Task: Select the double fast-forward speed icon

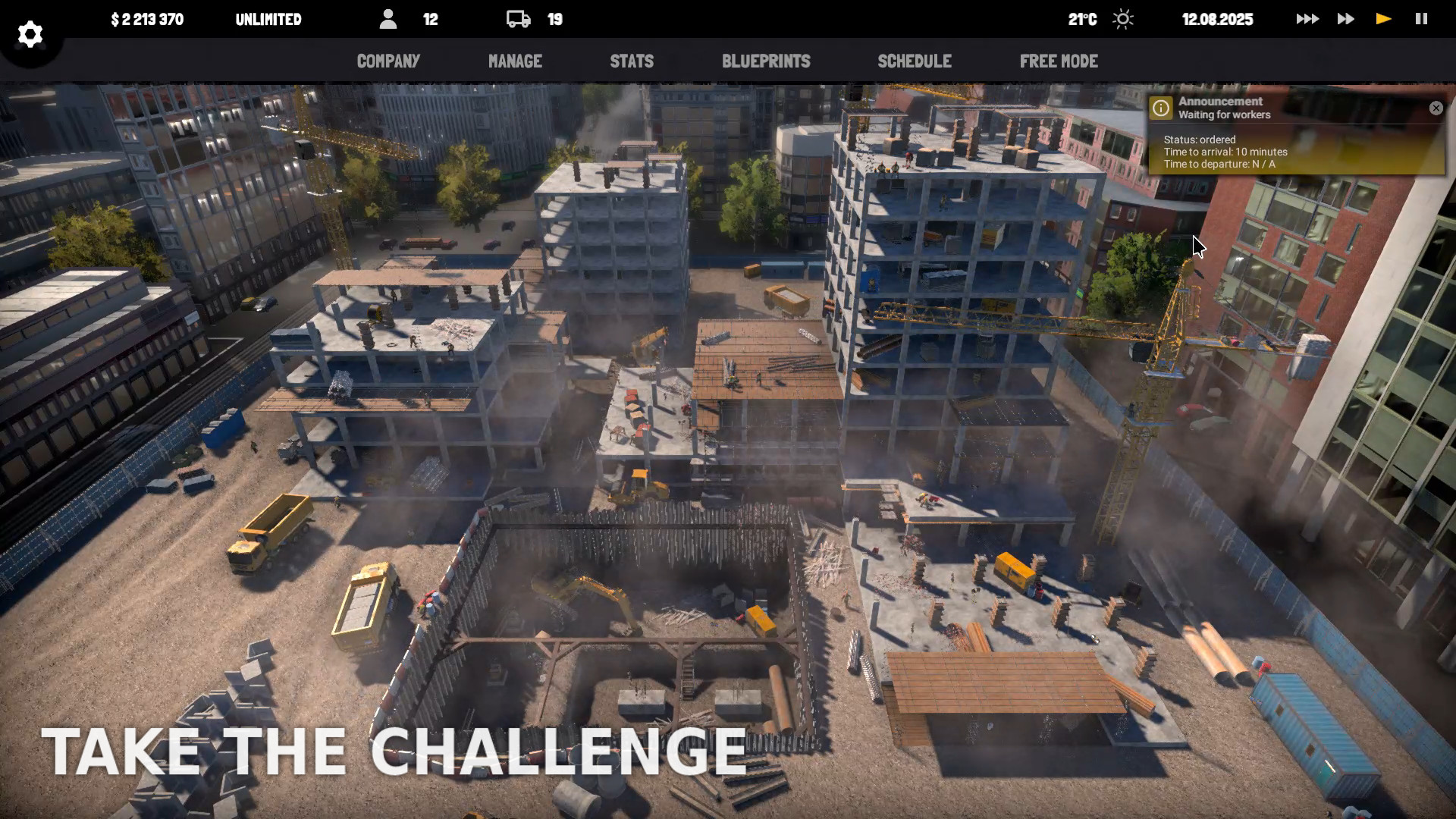Action: click(x=1345, y=18)
